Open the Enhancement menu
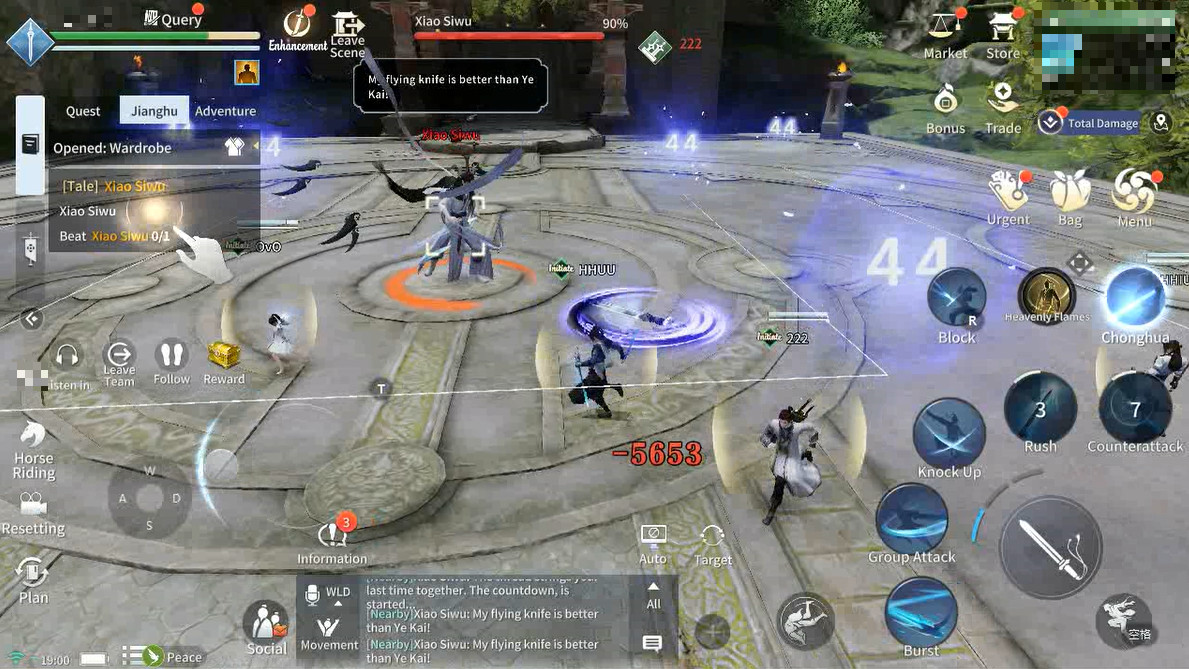Image resolution: width=1189 pixels, height=669 pixels. pyautogui.click(x=297, y=28)
